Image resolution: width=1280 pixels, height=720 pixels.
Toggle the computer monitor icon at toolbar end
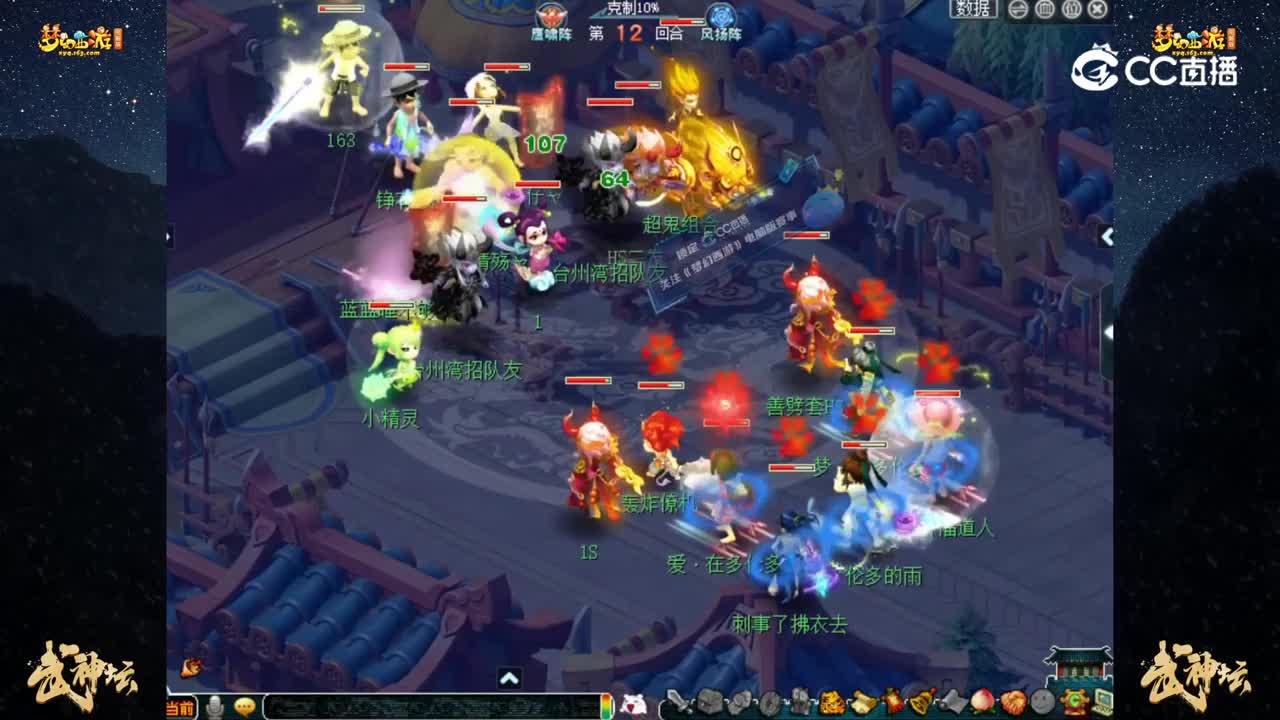pyautogui.click(x=1104, y=700)
